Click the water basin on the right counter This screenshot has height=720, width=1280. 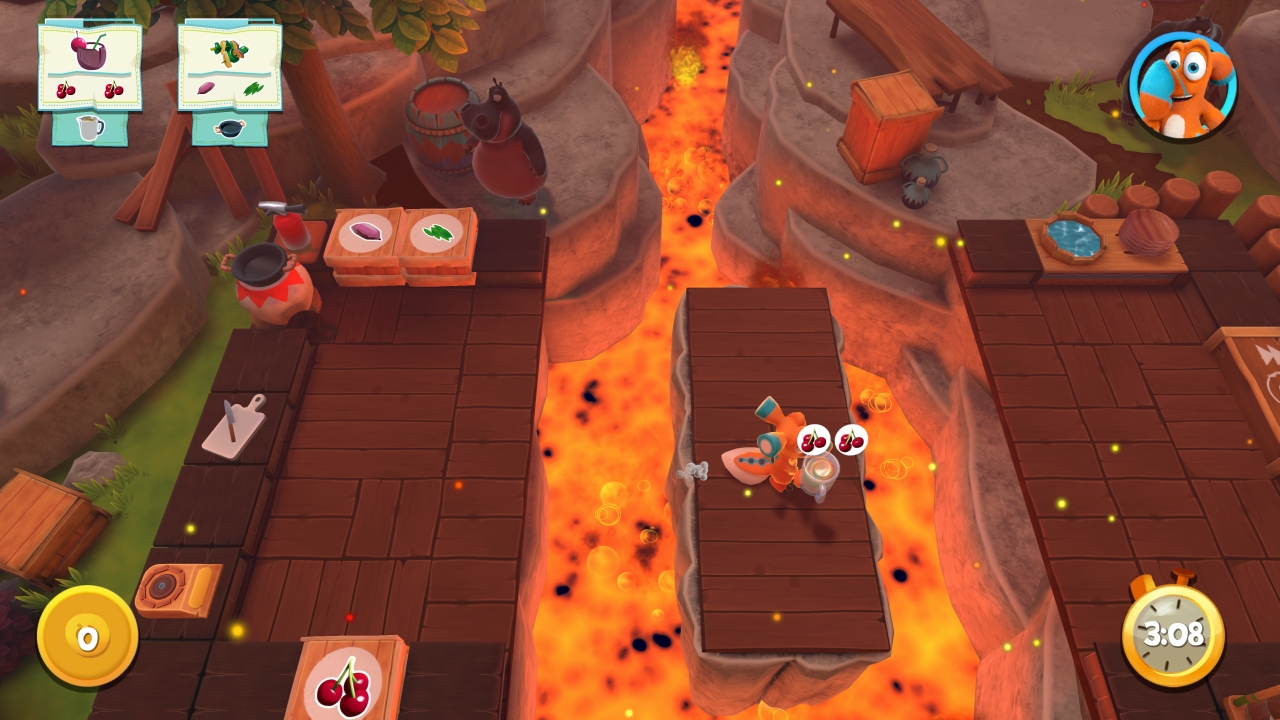pos(1075,237)
